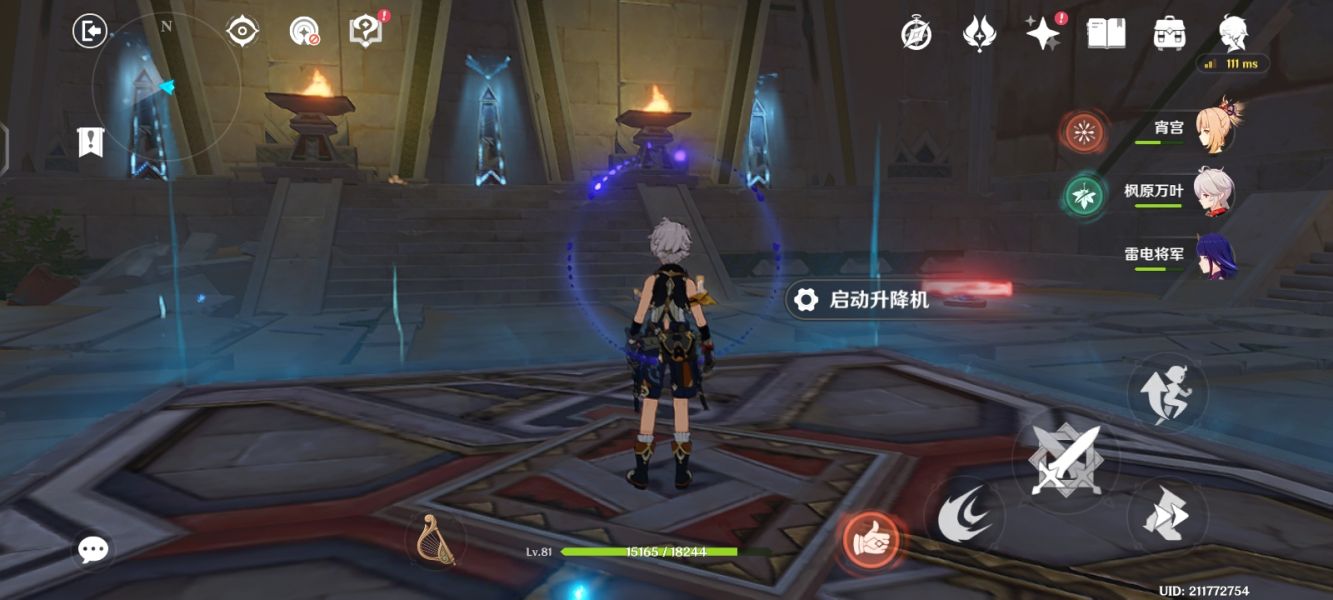Open the backpack inventory
Screen dimensions: 1333x600
[1169, 33]
